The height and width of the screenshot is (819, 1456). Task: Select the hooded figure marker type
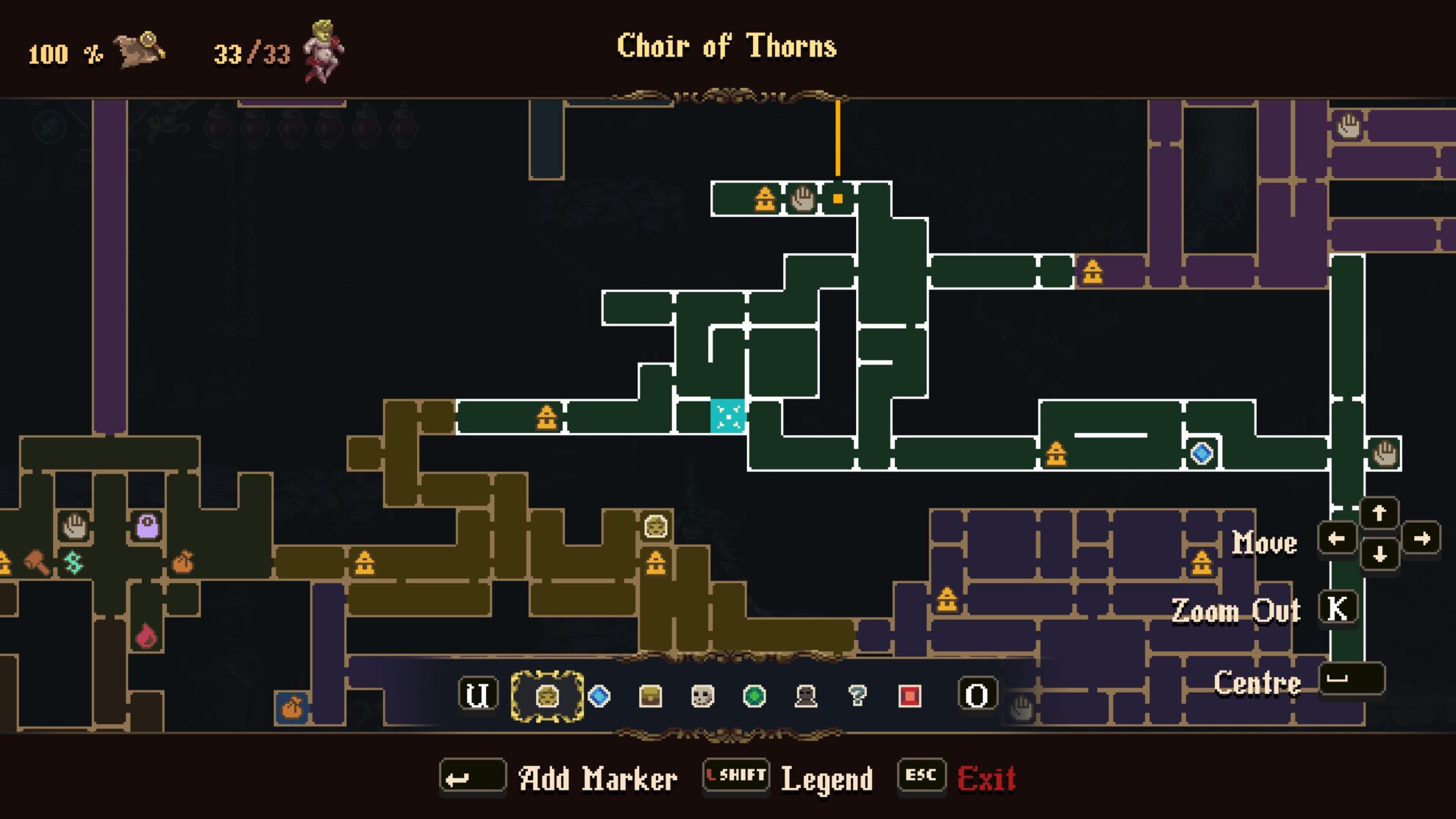click(806, 695)
